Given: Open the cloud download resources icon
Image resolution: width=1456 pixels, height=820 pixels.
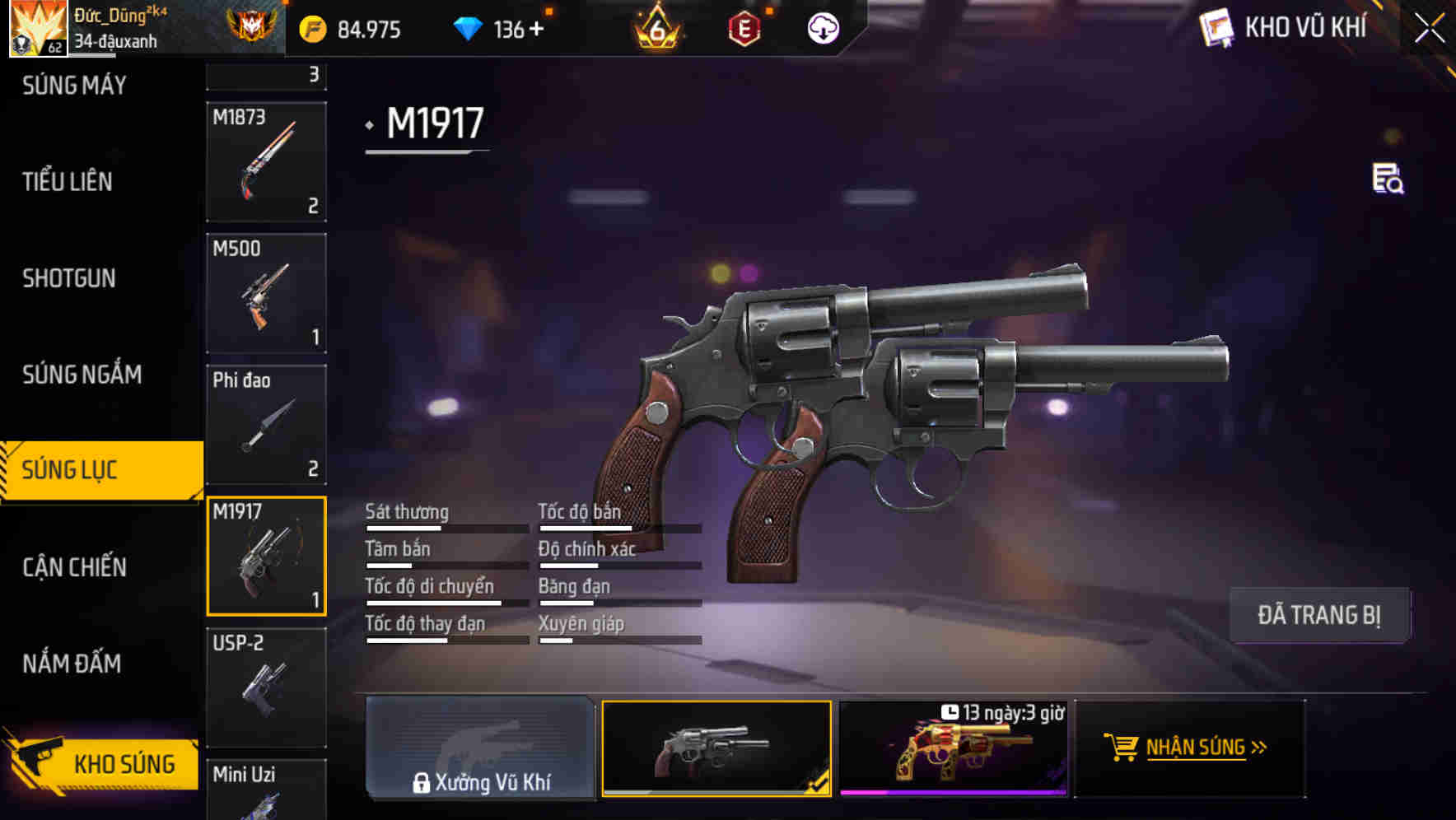Looking at the screenshot, I should 821,27.
